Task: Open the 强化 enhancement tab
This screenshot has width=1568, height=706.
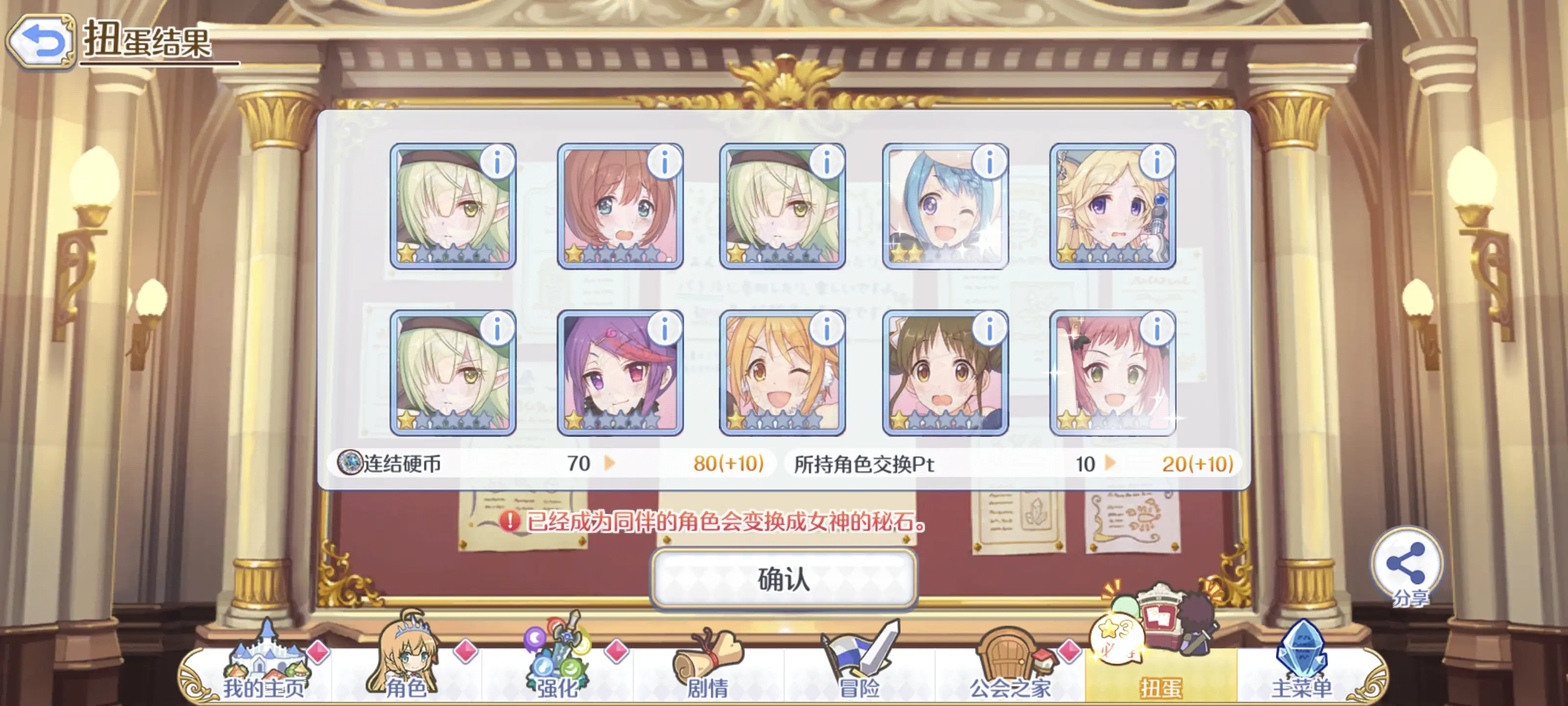Action: [556, 669]
